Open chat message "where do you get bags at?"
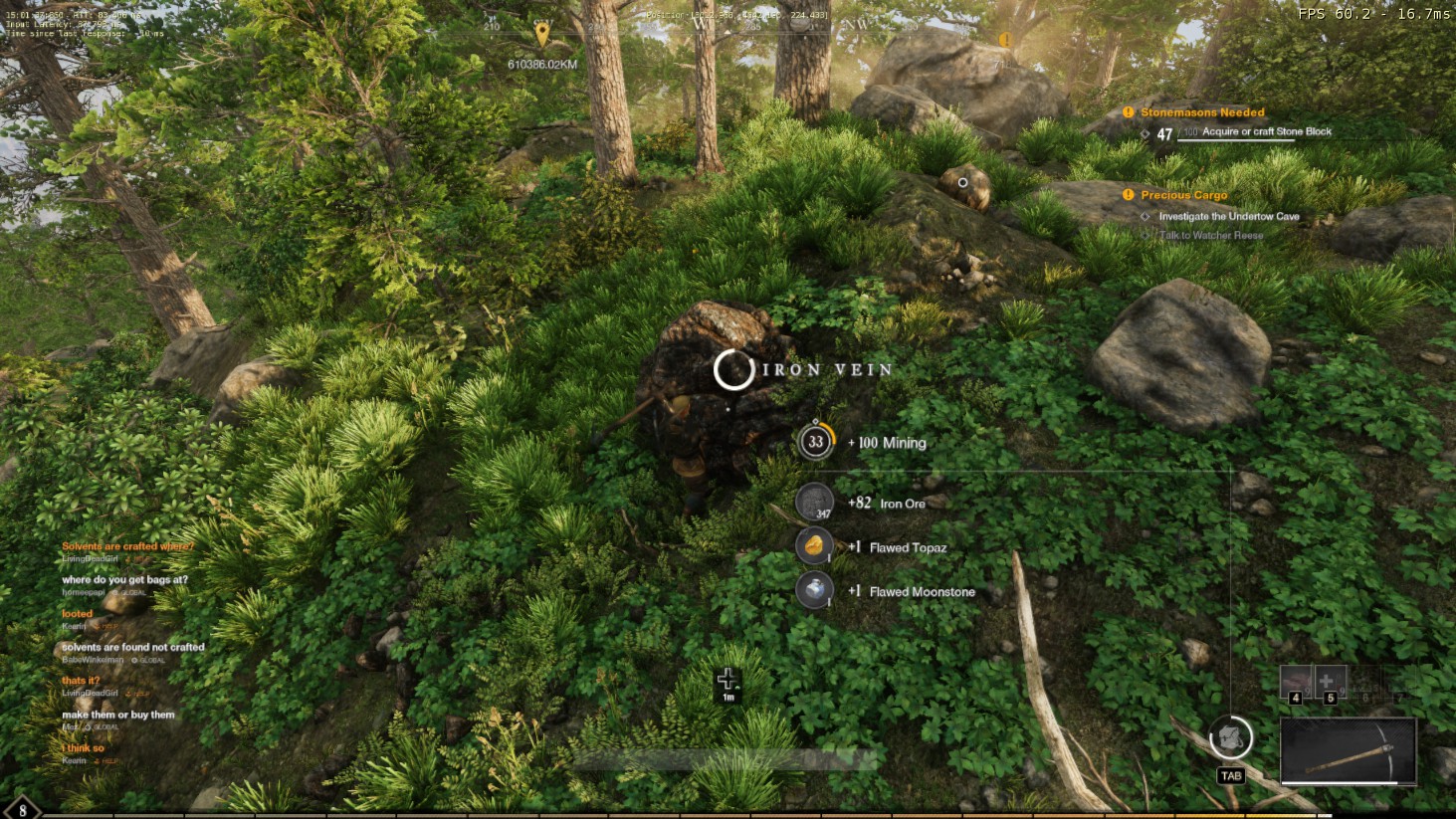 pos(124,579)
